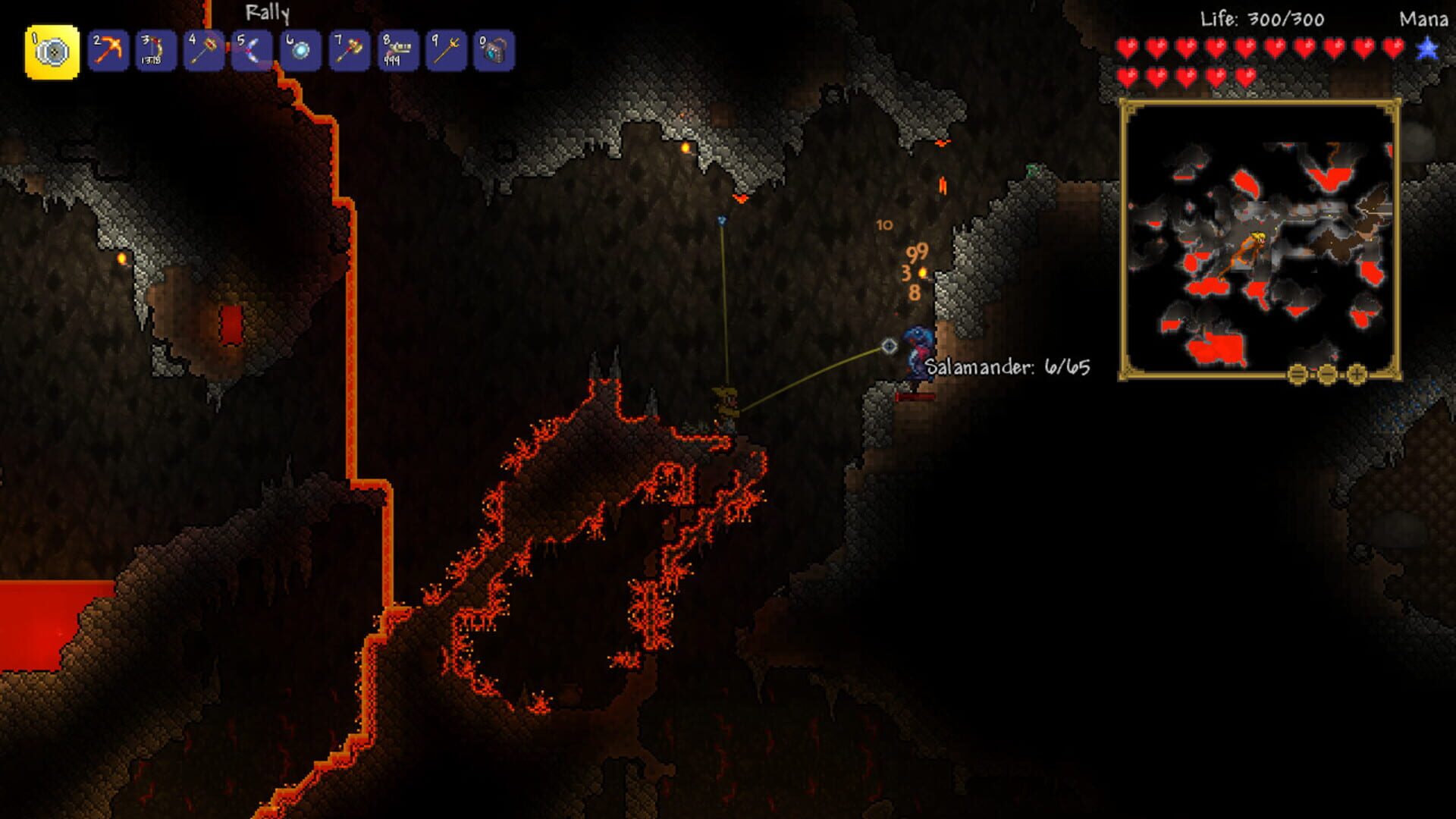
Task: Equip the pickaxe from hotbar slot 2
Action: click(107, 52)
